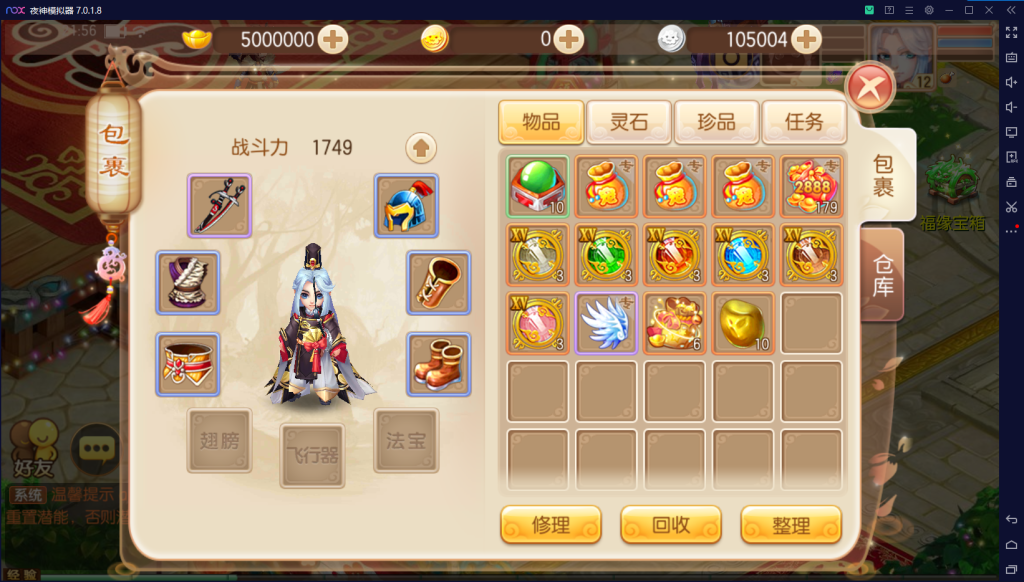
Task: Select the 任务 tab
Action: click(x=804, y=122)
